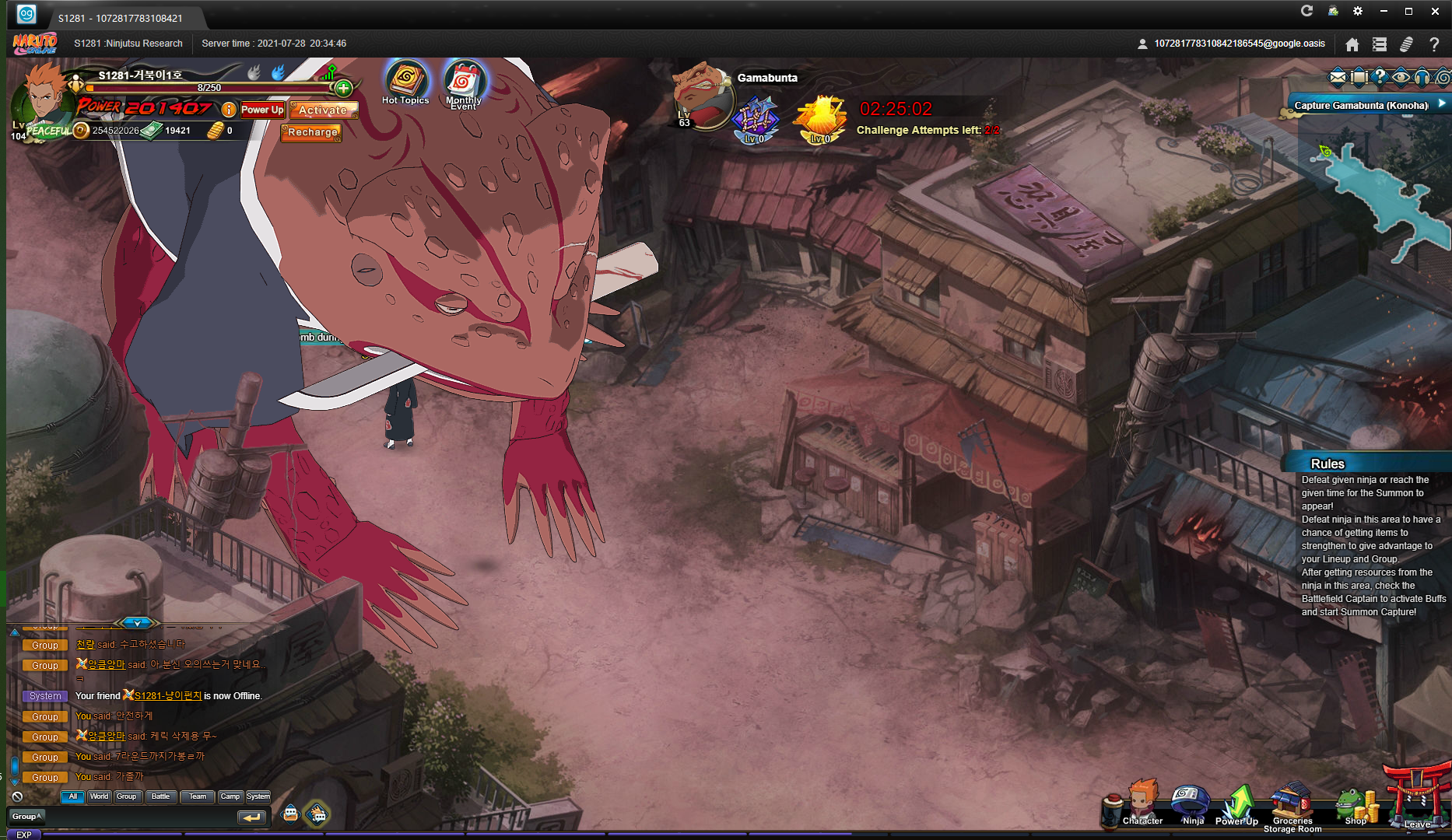Show the Camp chat tab
1452x840 pixels.
230,796
